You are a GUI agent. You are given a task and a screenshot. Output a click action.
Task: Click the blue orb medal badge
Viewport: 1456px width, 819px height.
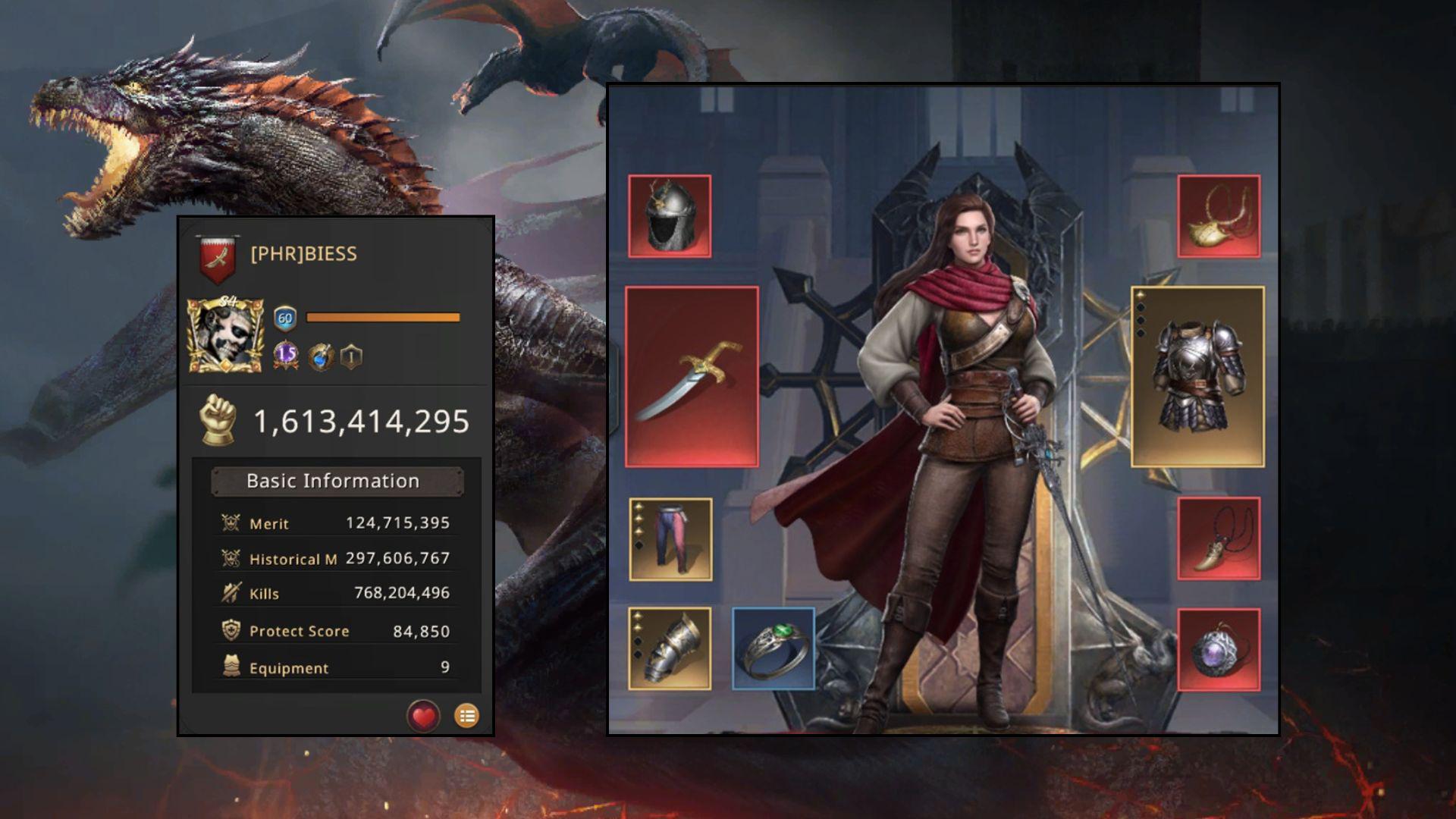(321, 356)
